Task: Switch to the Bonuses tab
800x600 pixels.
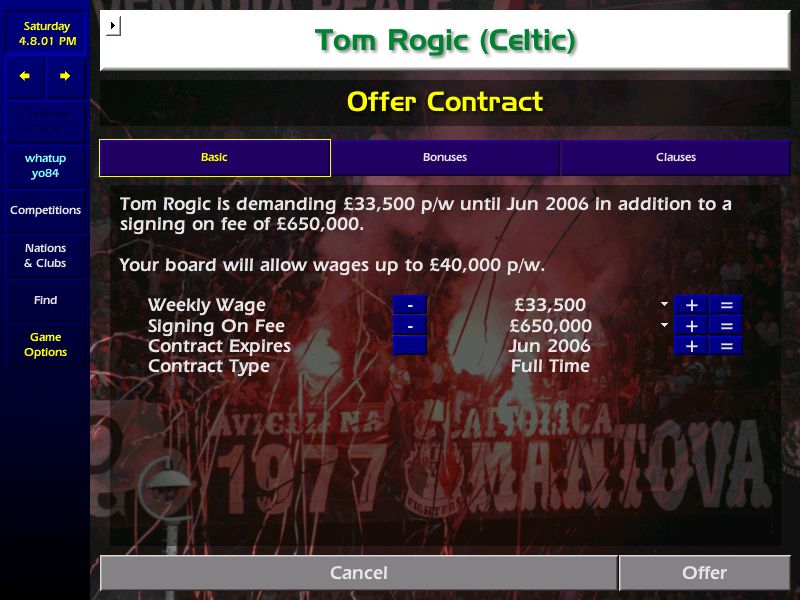Action: [445, 158]
